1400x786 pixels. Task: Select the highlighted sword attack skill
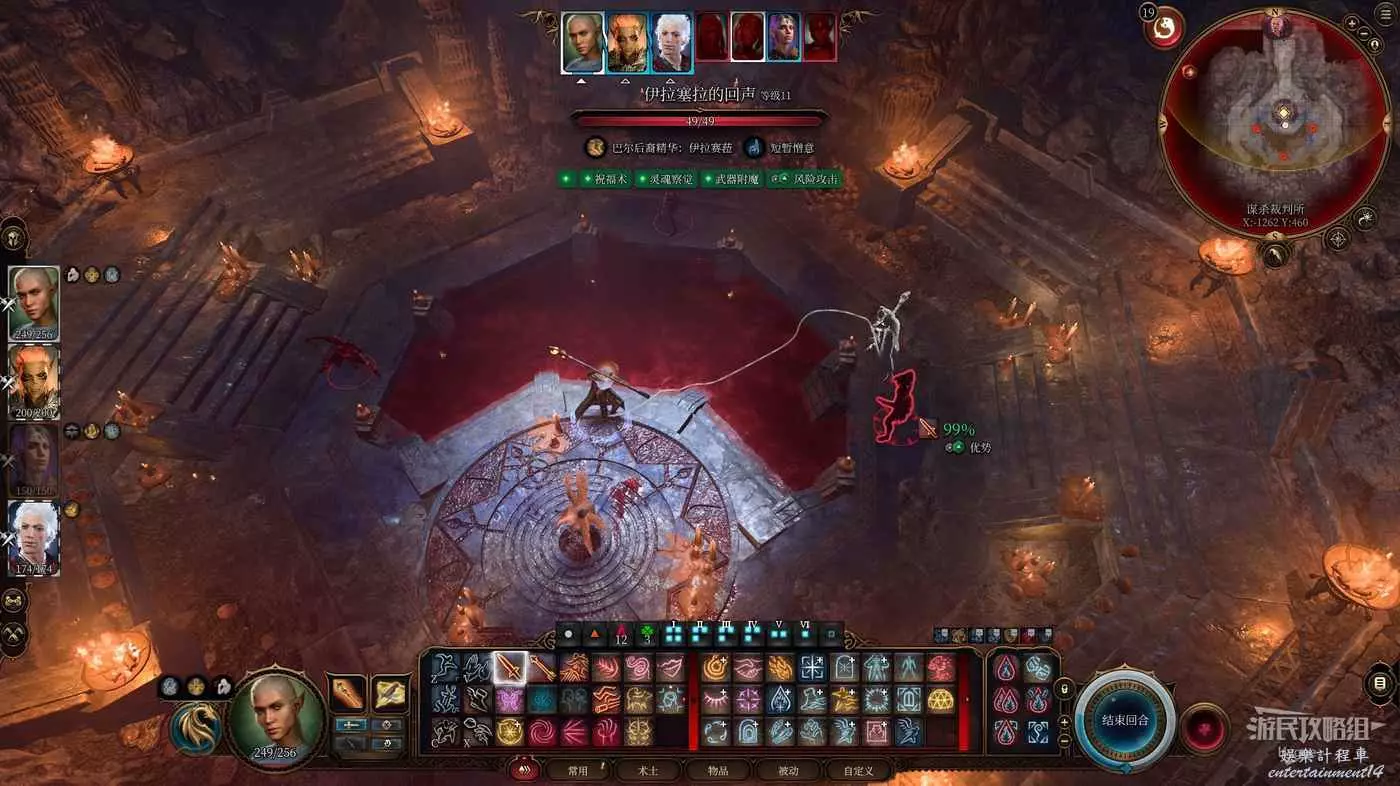coord(510,666)
